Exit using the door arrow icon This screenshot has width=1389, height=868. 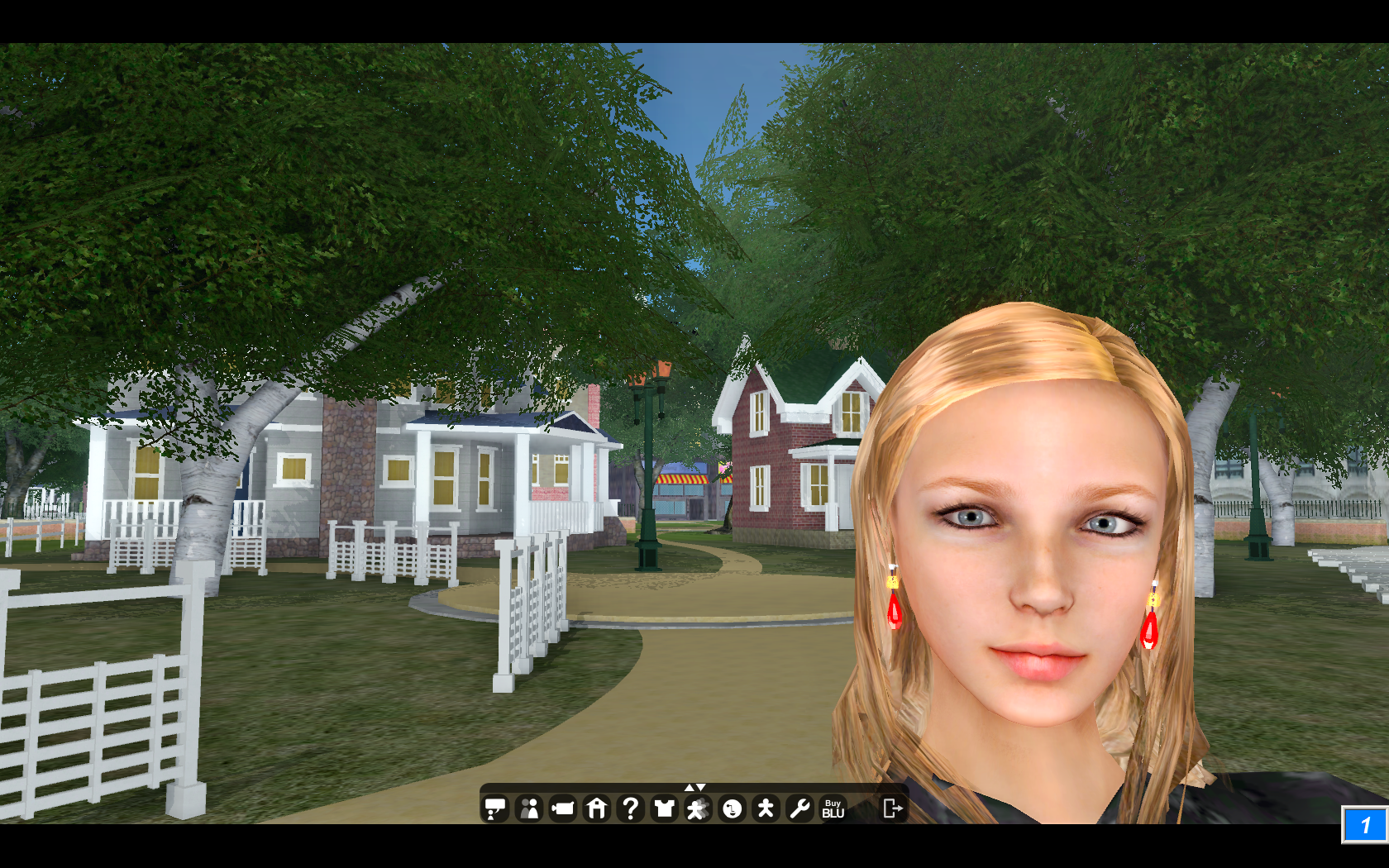tap(892, 808)
